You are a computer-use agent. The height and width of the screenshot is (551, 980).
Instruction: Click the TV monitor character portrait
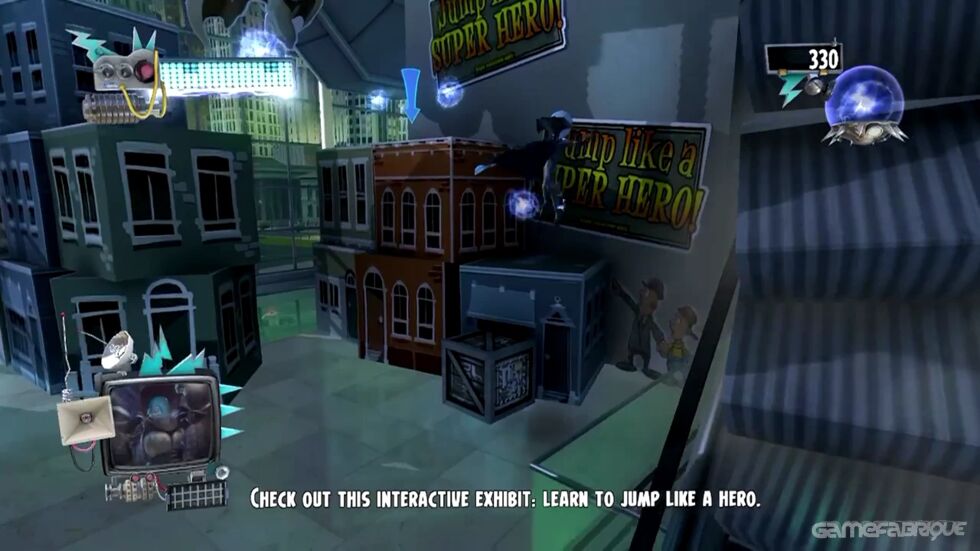tap(161, 424)
